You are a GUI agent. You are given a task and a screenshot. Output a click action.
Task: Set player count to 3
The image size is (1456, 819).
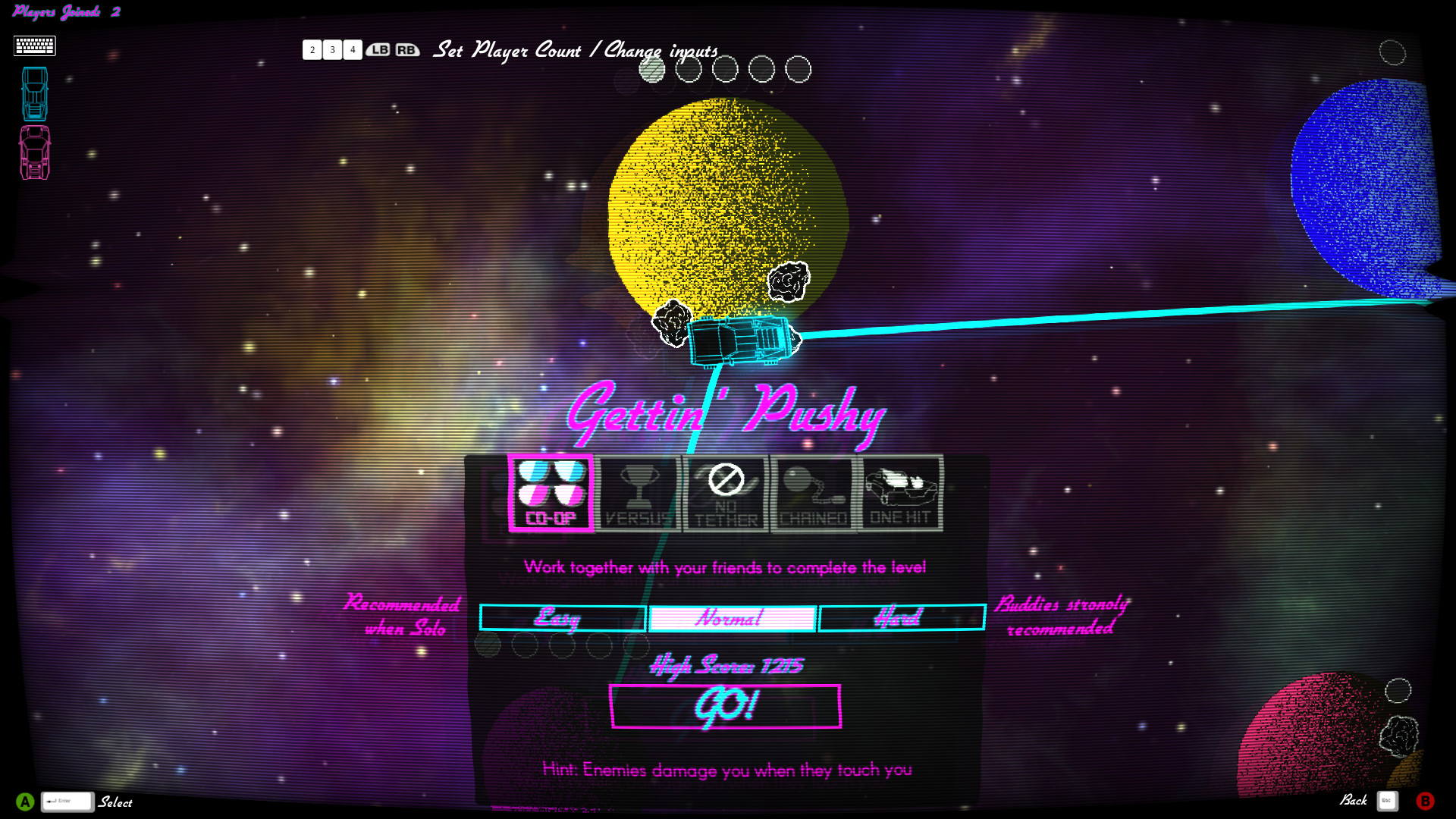[x=332, y=50]
